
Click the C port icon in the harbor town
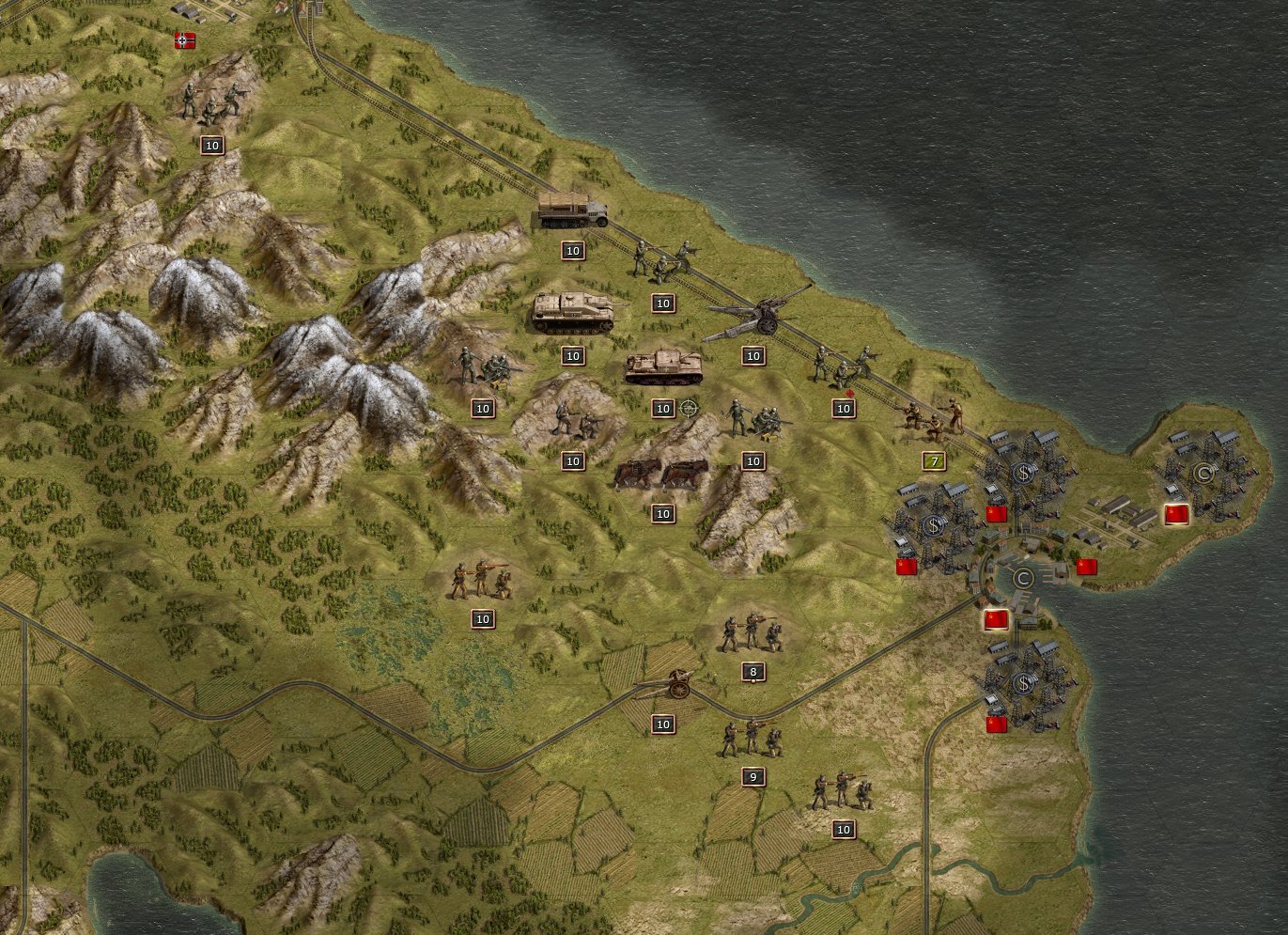[1024, 580]
